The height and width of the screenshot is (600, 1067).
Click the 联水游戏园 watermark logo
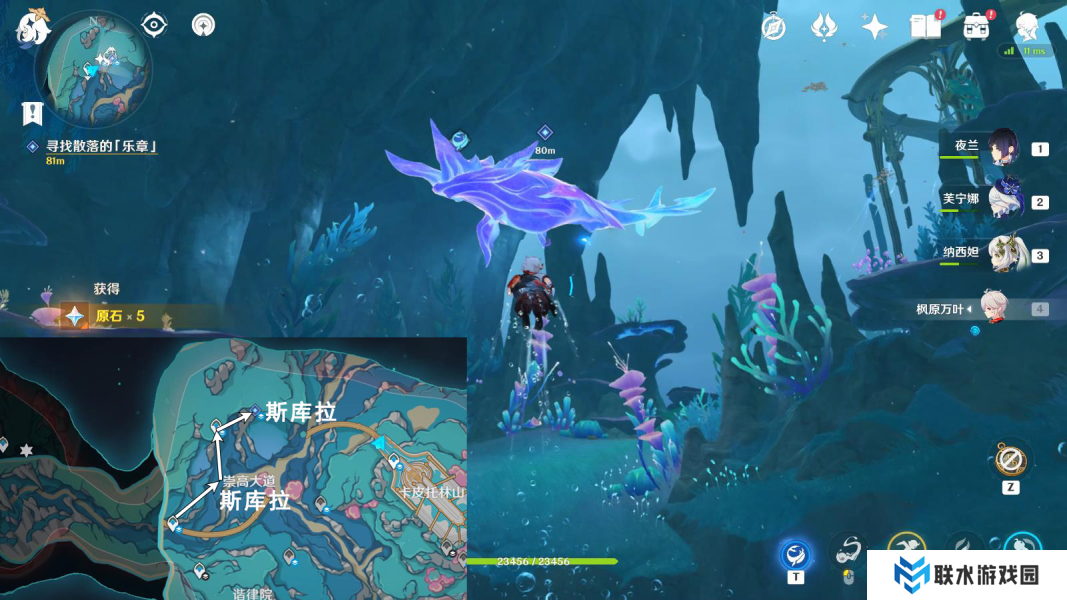click(x=965, y=574)
